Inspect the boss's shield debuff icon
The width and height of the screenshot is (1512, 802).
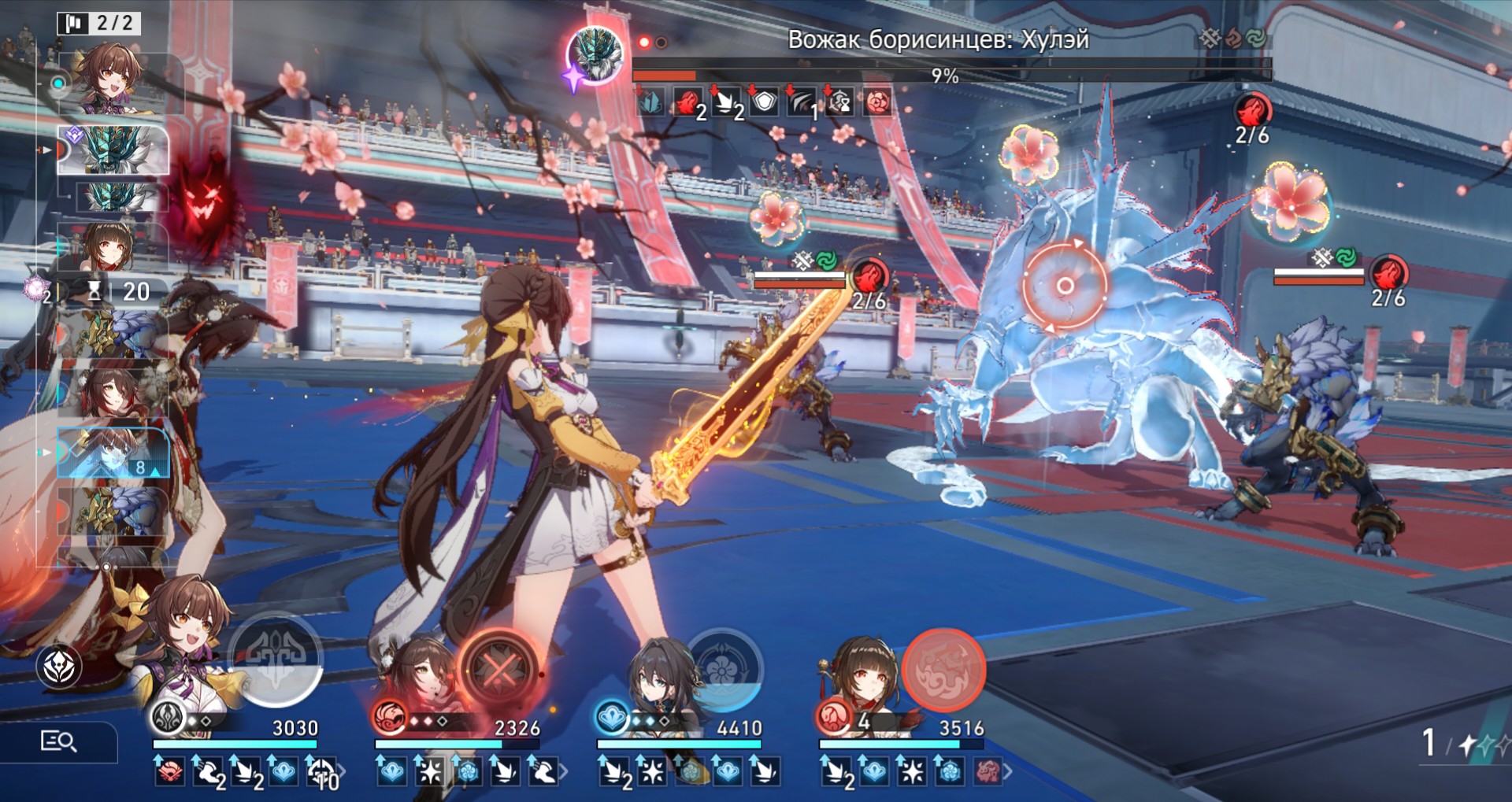764,102
